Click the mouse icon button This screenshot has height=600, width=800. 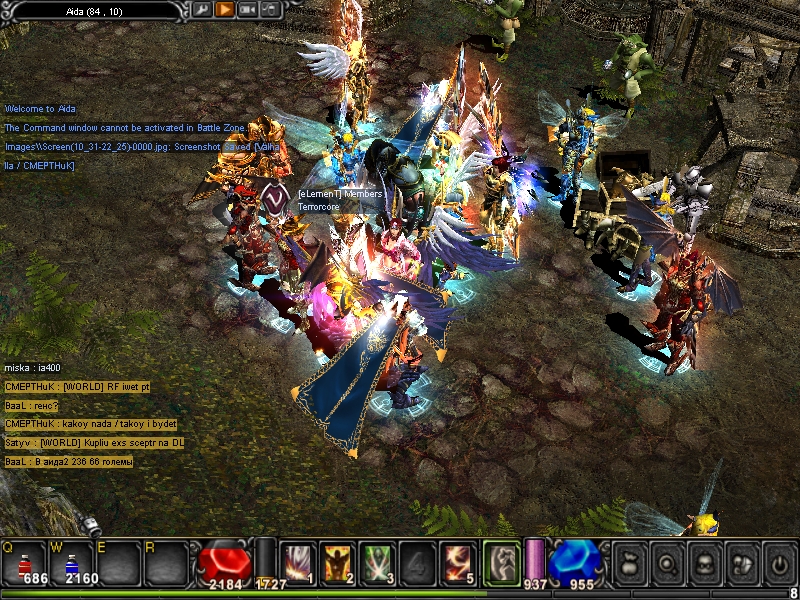[x=269, y=10]
